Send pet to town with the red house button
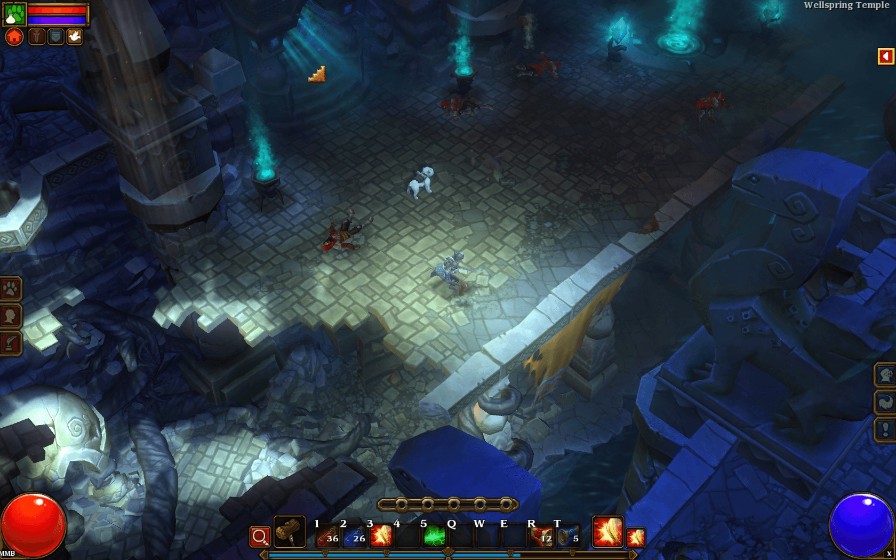The image size is (896, 560). (x=14, y=37)
